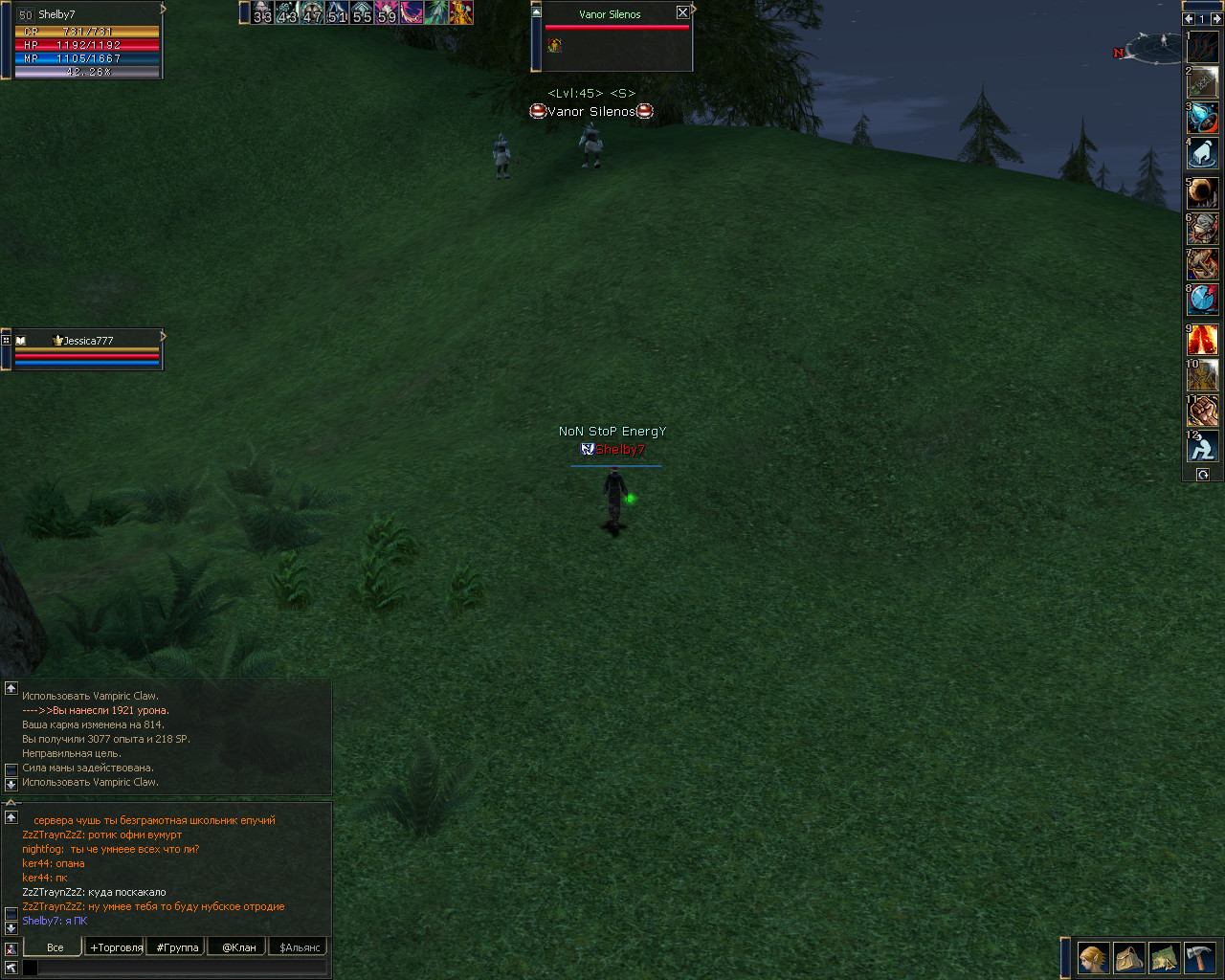Switch to the previous hotbar page arrow
The image size is (1225, 980).
point(1189,18)
